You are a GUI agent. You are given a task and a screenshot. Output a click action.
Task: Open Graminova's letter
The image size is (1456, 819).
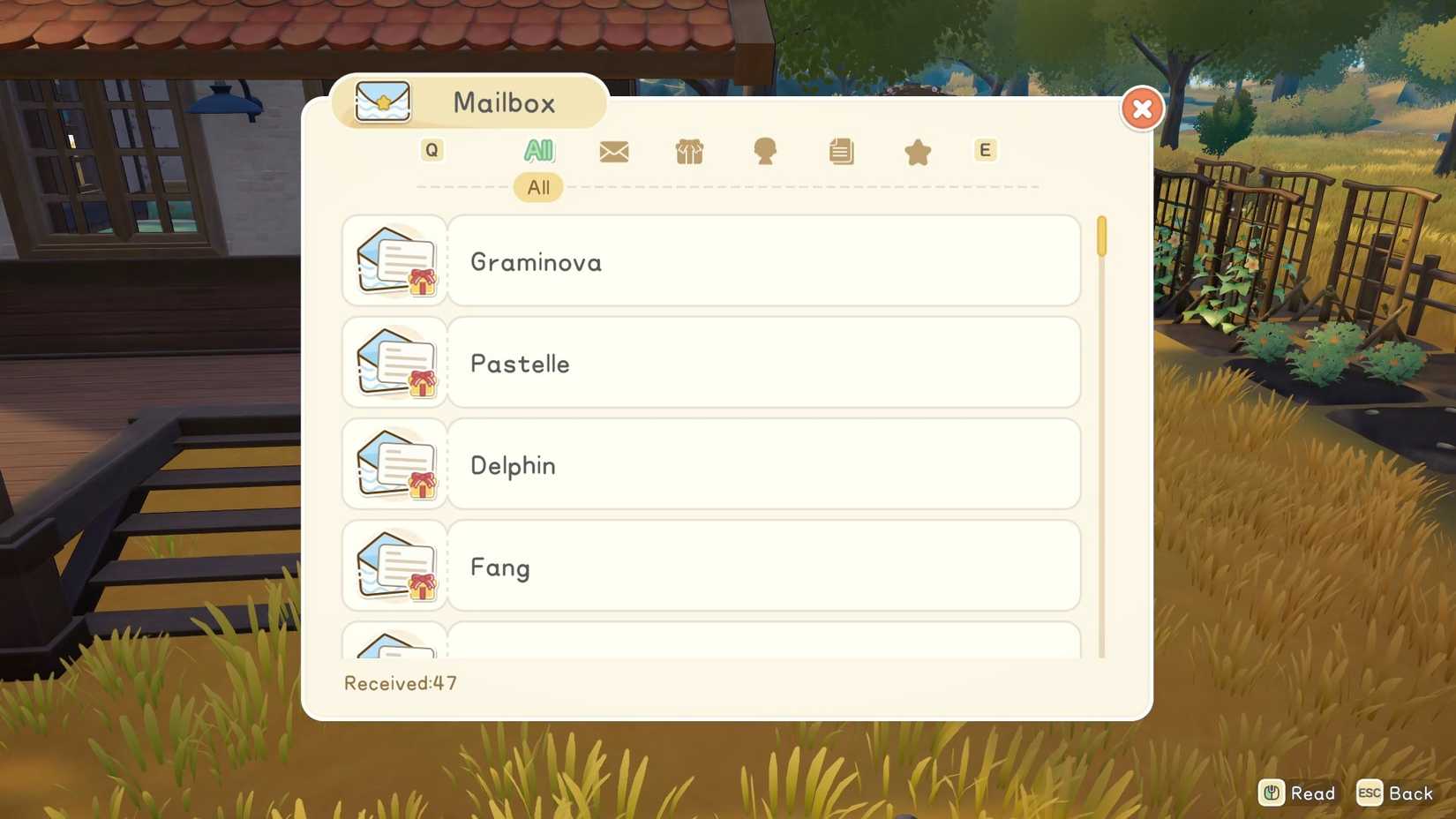click(x=763, y=261)
